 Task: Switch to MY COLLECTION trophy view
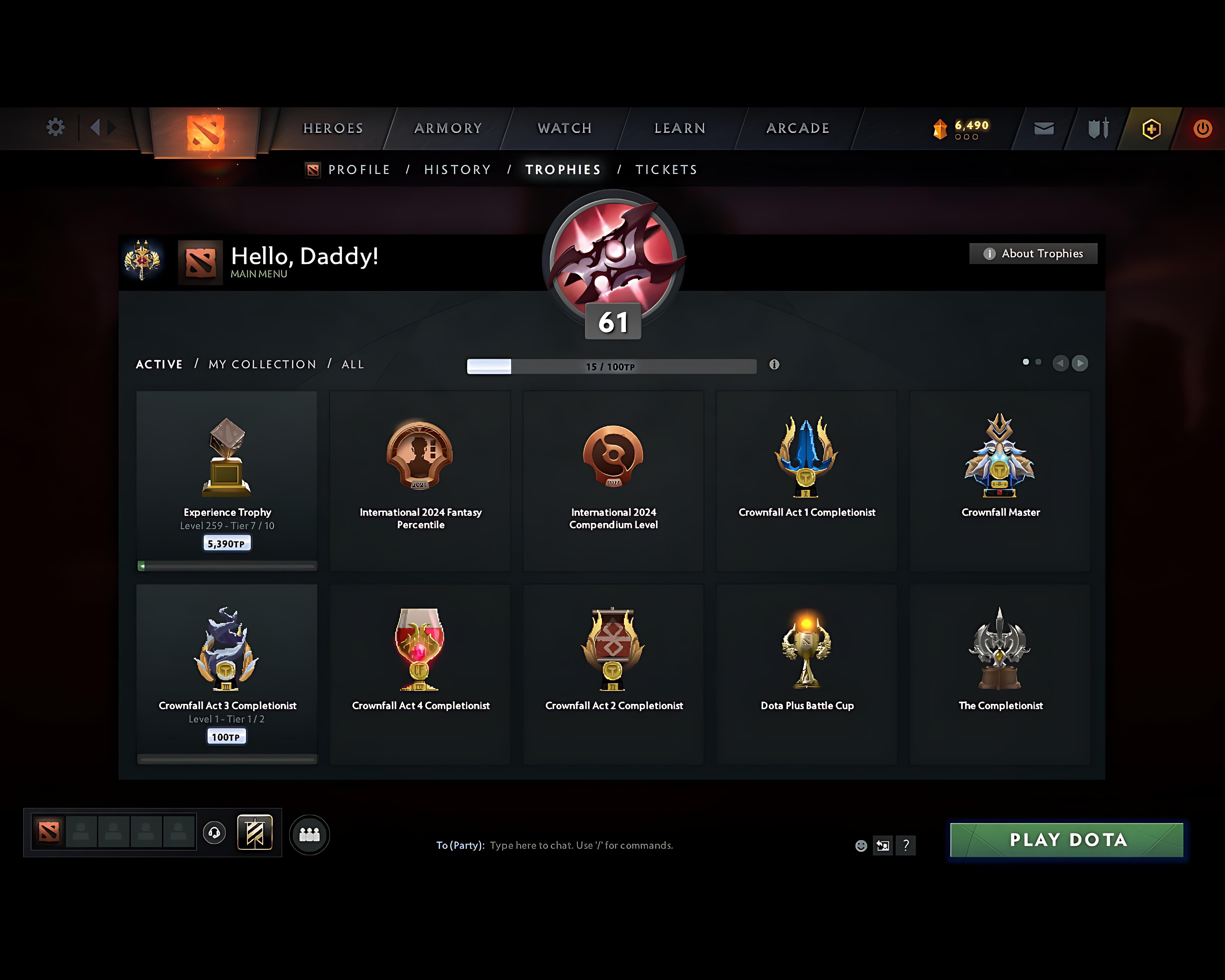click(x=262, y=364)
